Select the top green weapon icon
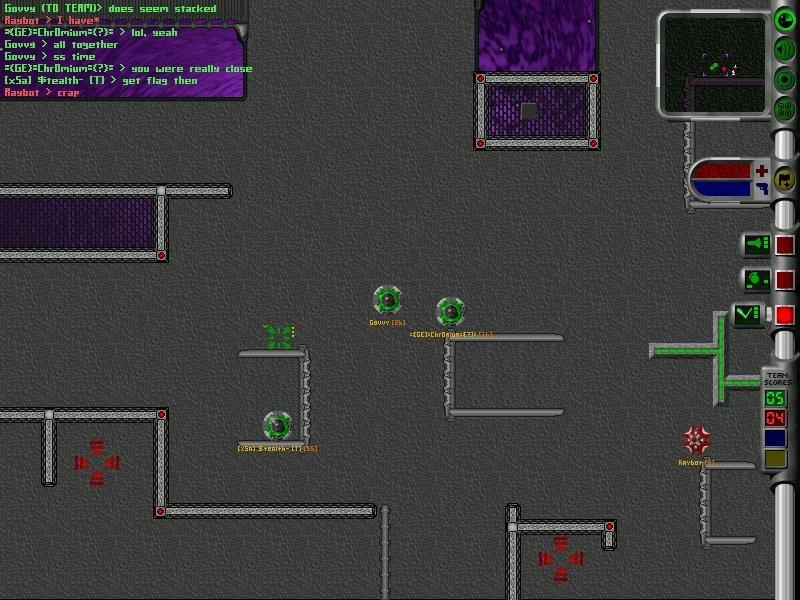Screen dimensions: 800x600 click(x=757, y=244)
